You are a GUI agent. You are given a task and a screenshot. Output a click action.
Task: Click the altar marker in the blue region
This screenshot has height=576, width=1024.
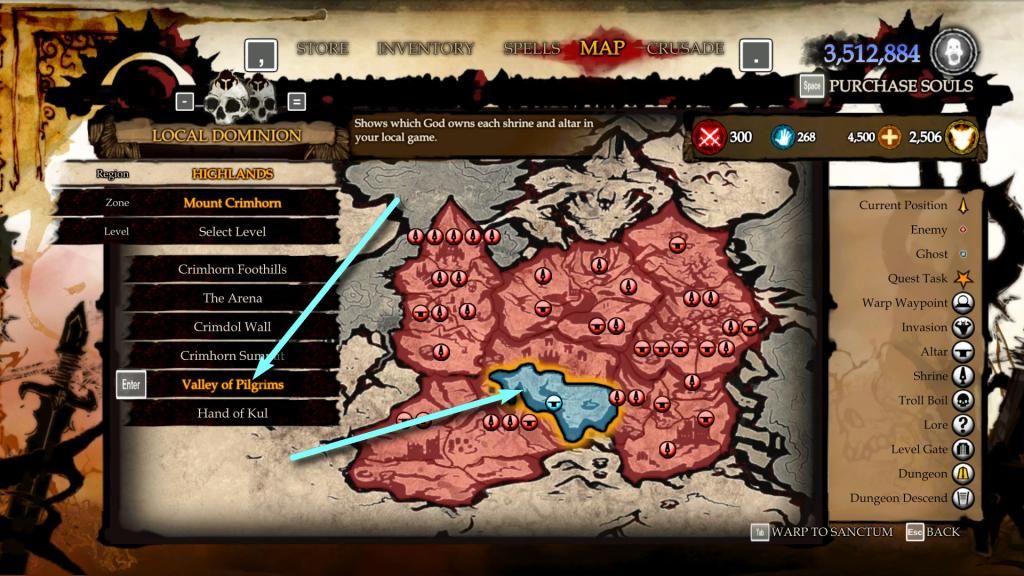[552, 402]
